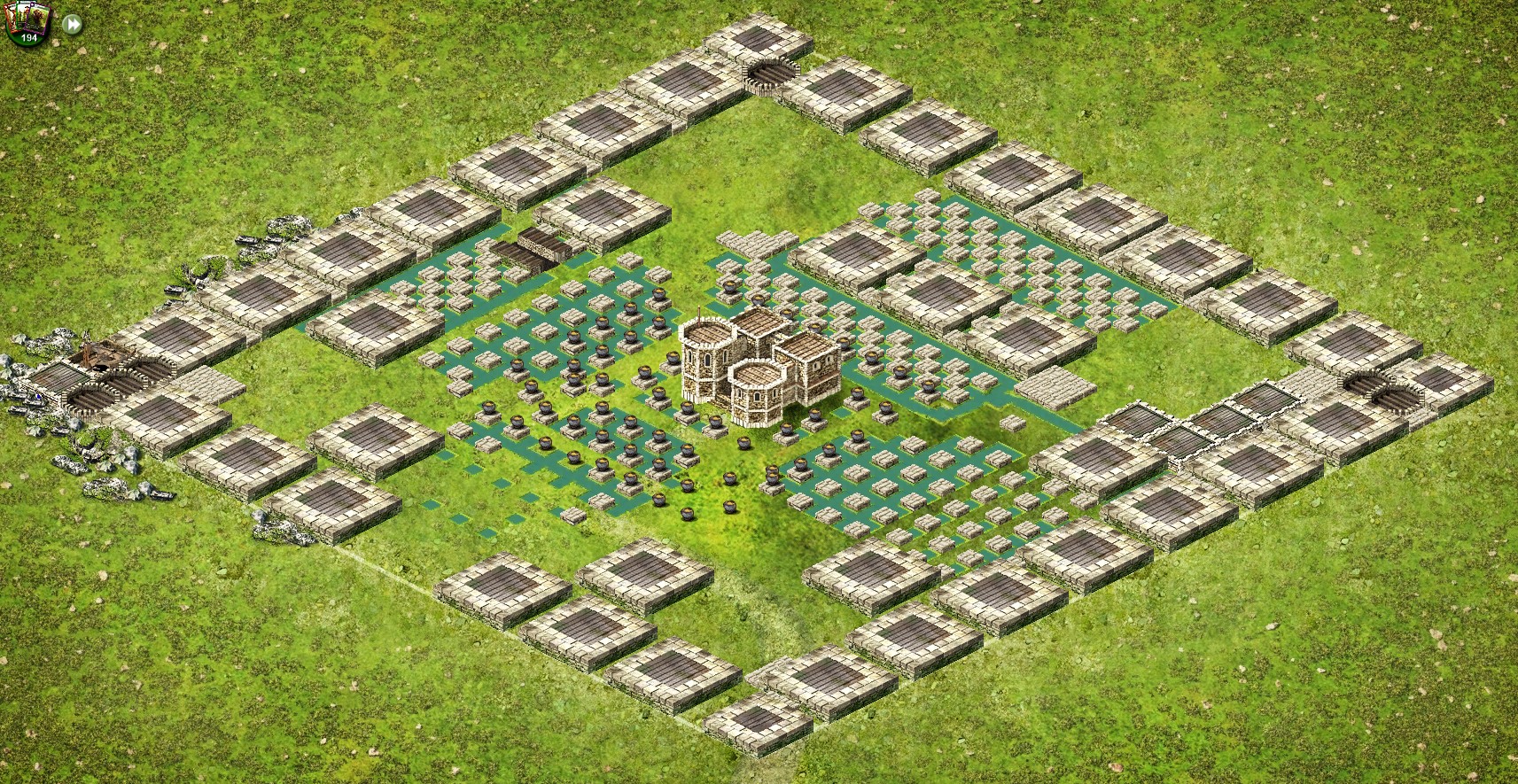Click the fast-forward double-arrow button

(x=73, y=24)
